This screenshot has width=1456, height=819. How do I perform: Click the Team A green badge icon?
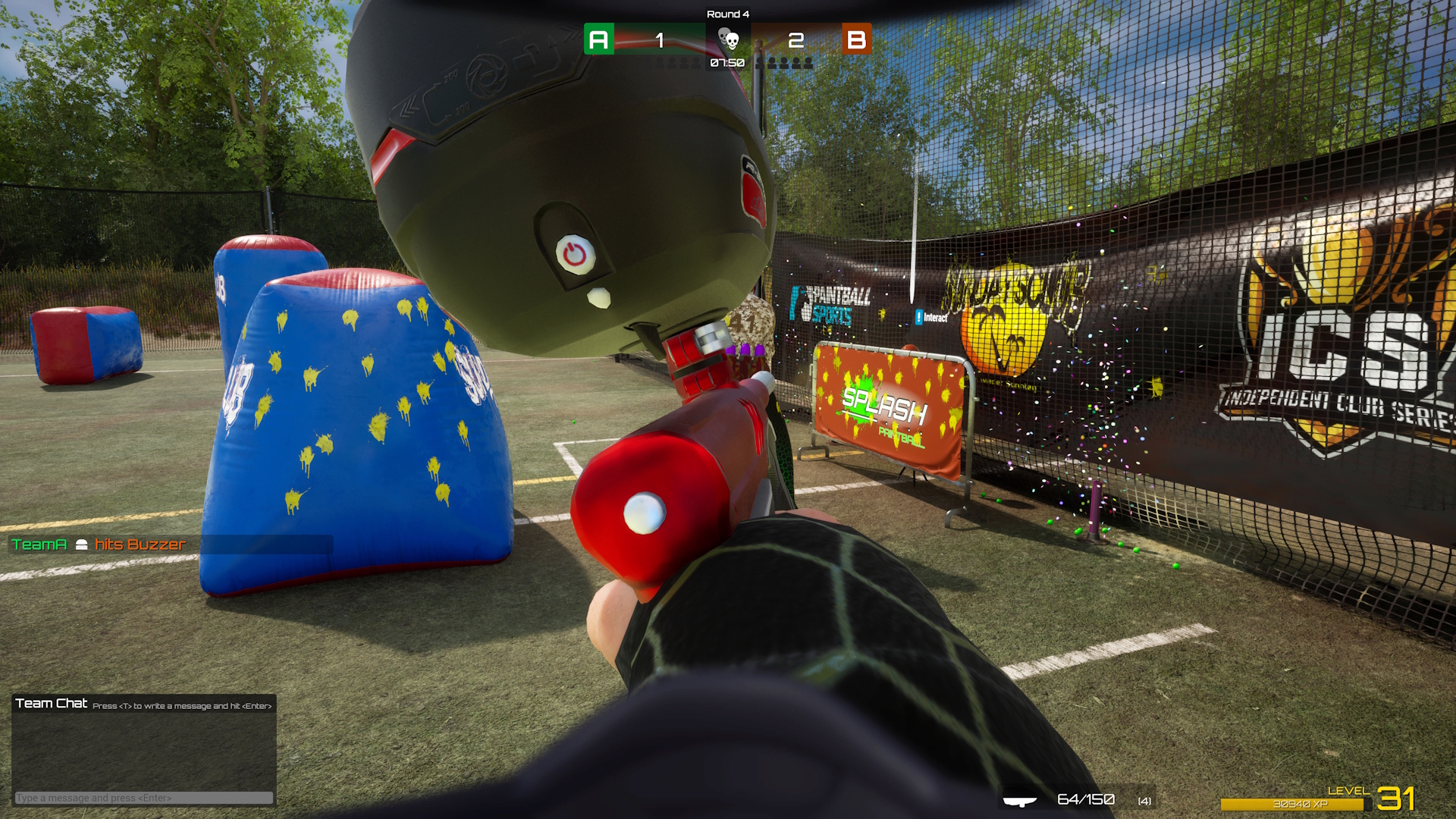(599, 38)
